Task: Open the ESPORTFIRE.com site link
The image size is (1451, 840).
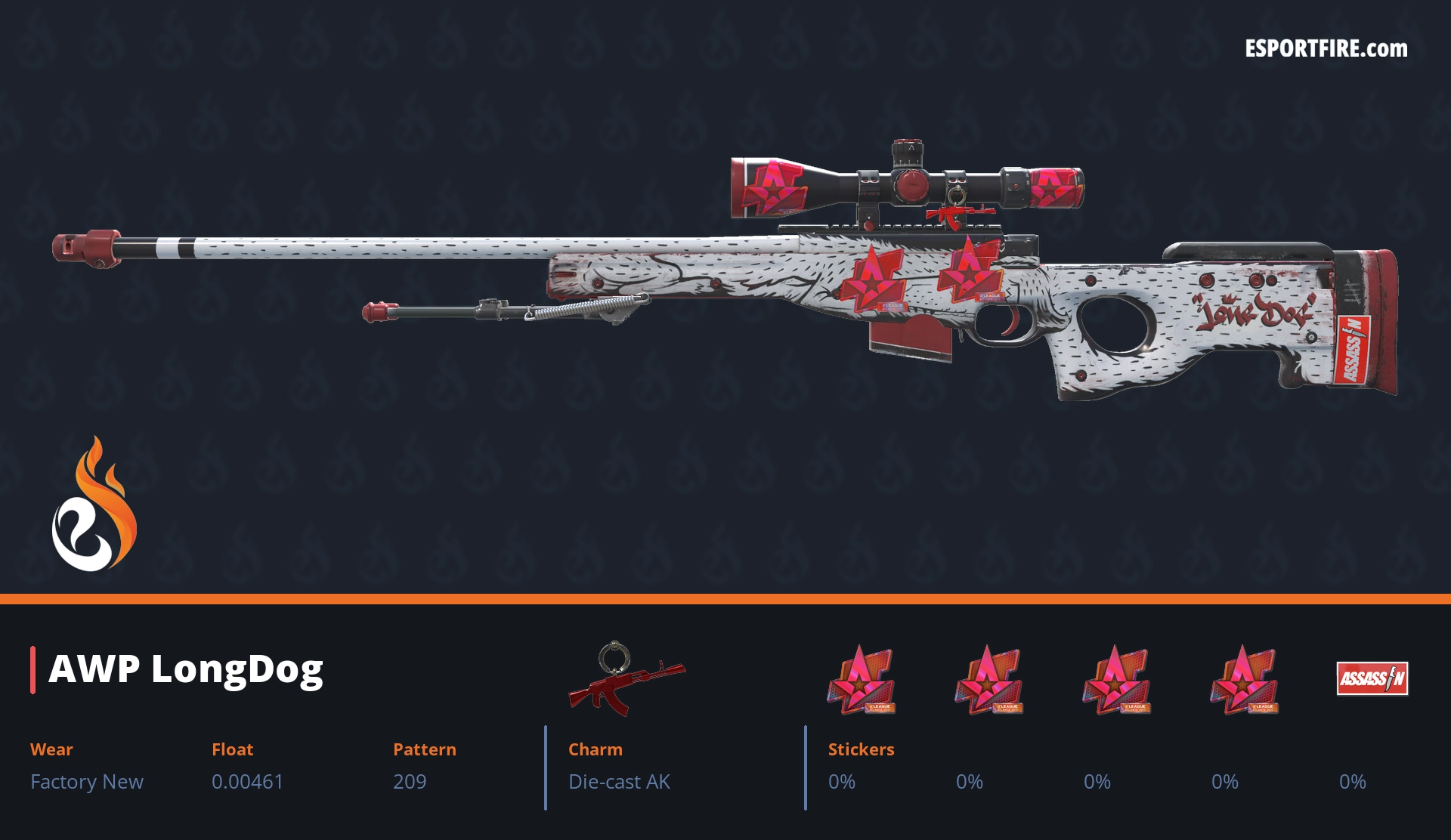Action: point(1326,49)
